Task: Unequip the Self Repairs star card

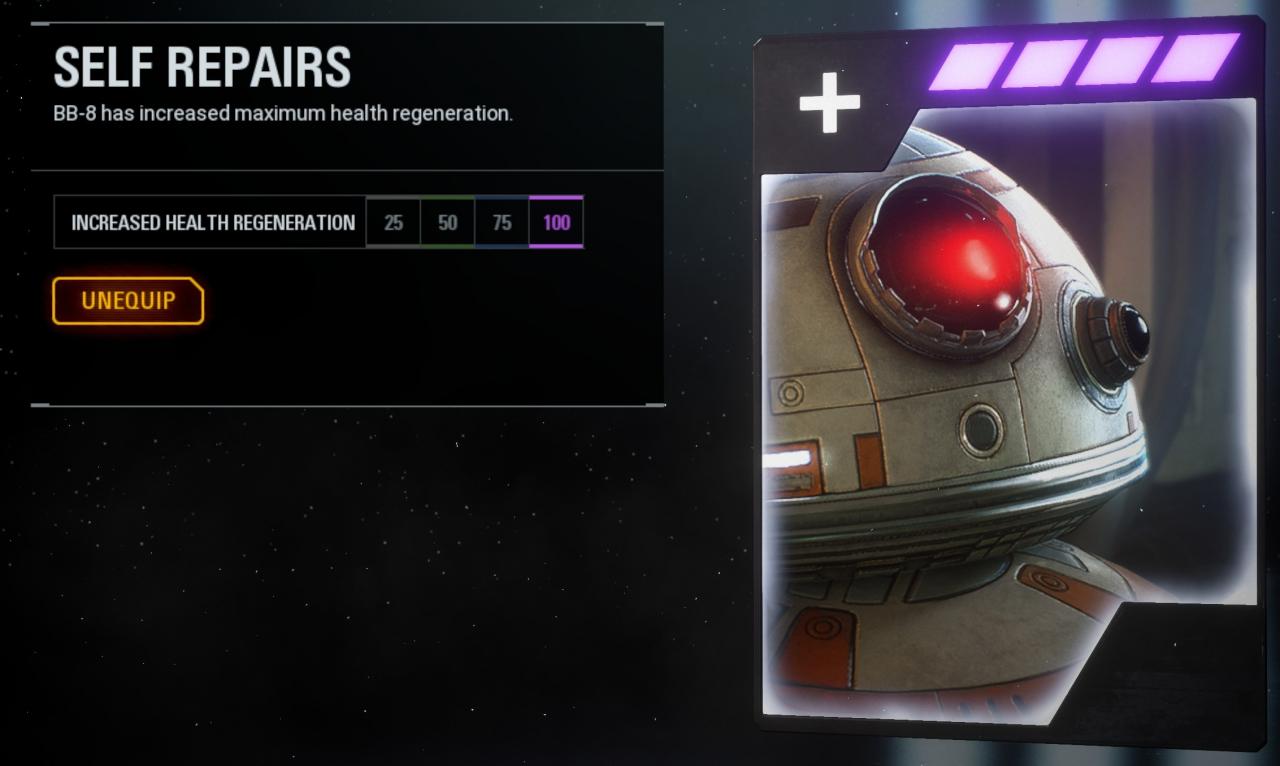Action: coord(128,301)
